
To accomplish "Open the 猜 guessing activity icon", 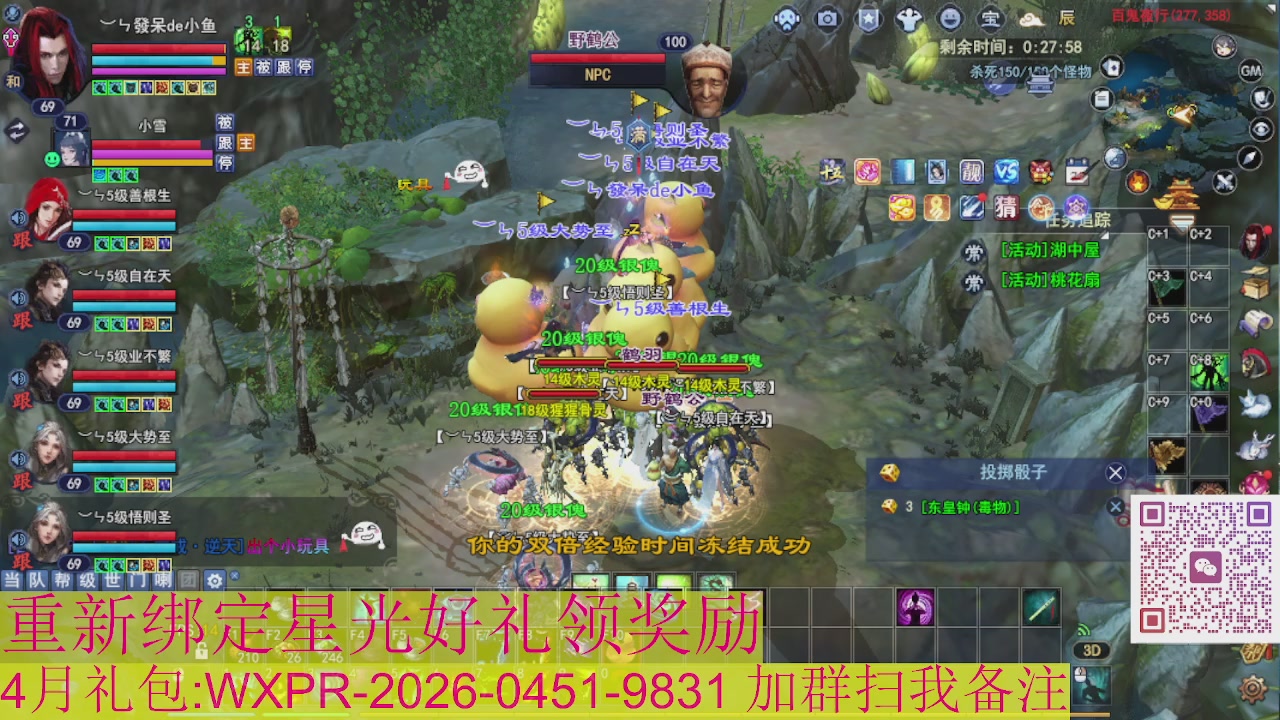I will click(x=1005, y=207).
